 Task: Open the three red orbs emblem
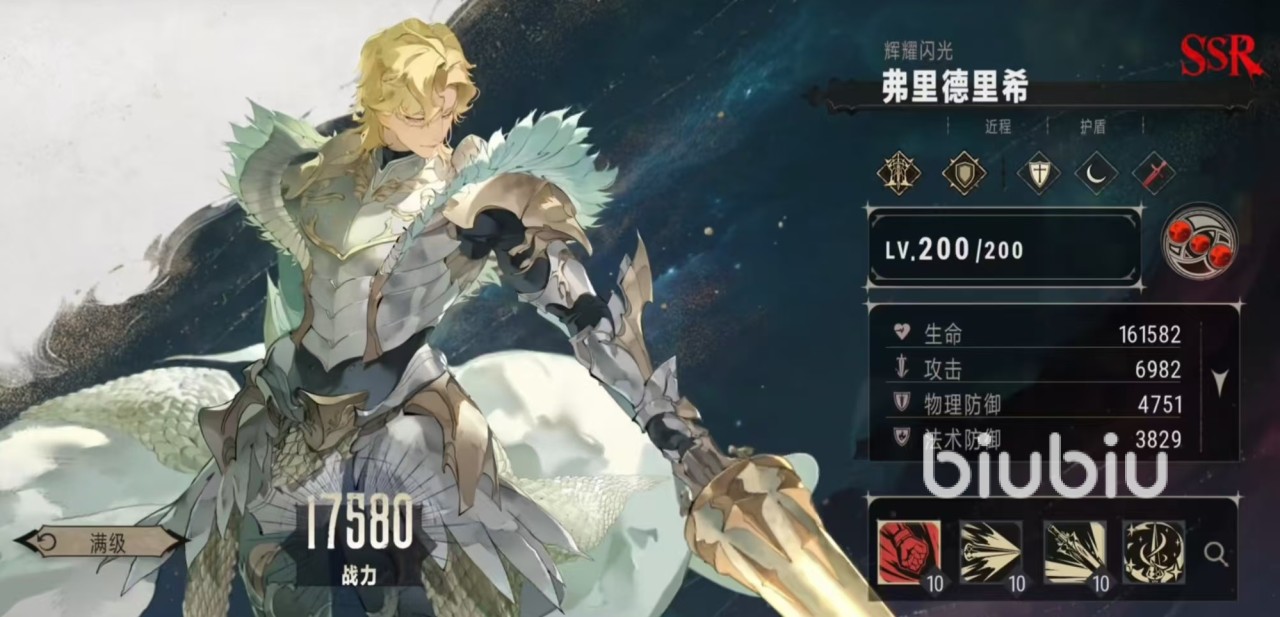click(1199, 241)
